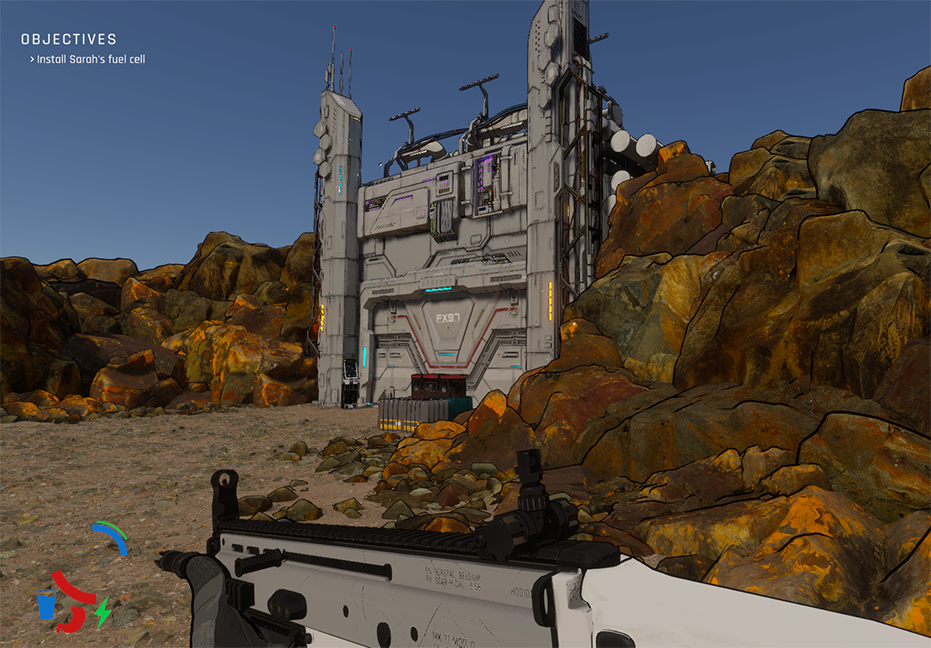Image resolution: width=931 pixels, height=648 pixels.
Task: Open the Objectives header
Action: [69, 40]
